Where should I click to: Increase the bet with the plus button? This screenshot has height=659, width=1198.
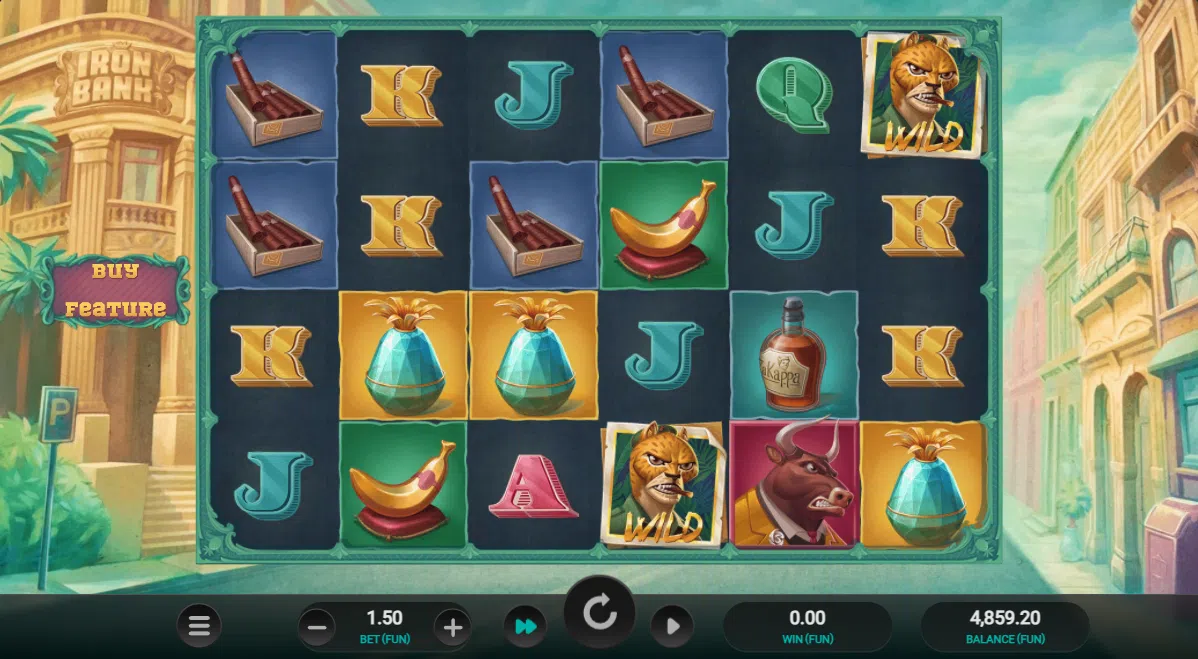point(452,628)
